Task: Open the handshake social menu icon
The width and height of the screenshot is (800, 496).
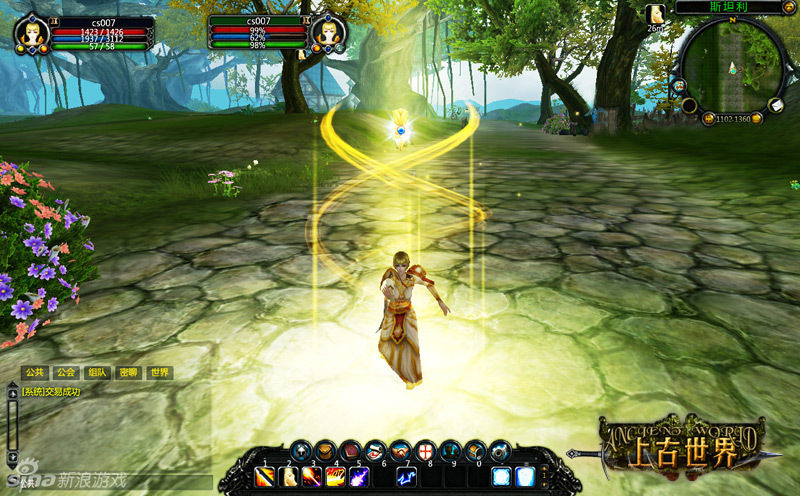Action: (x=401, y=451)
